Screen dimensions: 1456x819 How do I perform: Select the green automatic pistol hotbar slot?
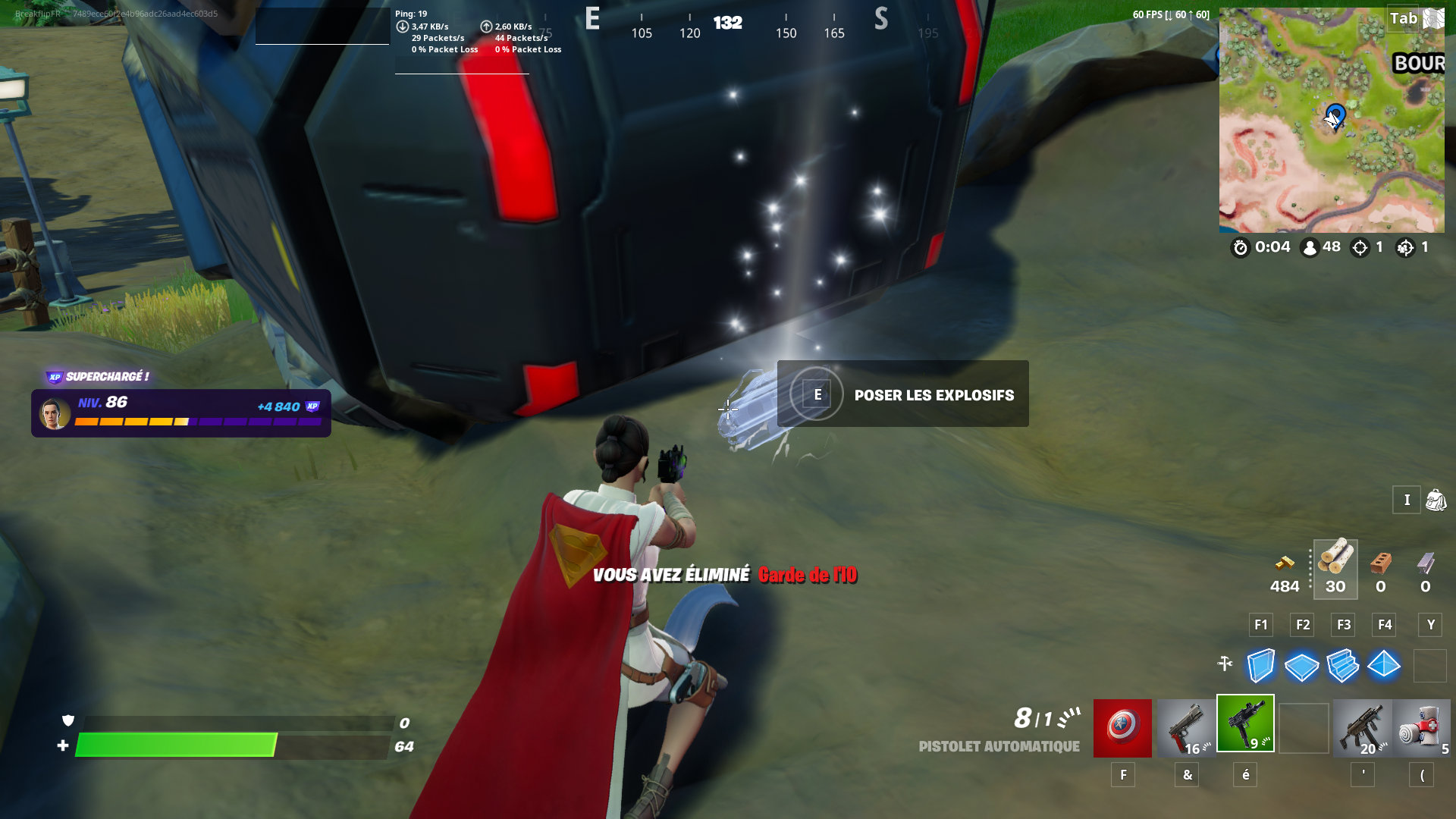click(1245, 724)
